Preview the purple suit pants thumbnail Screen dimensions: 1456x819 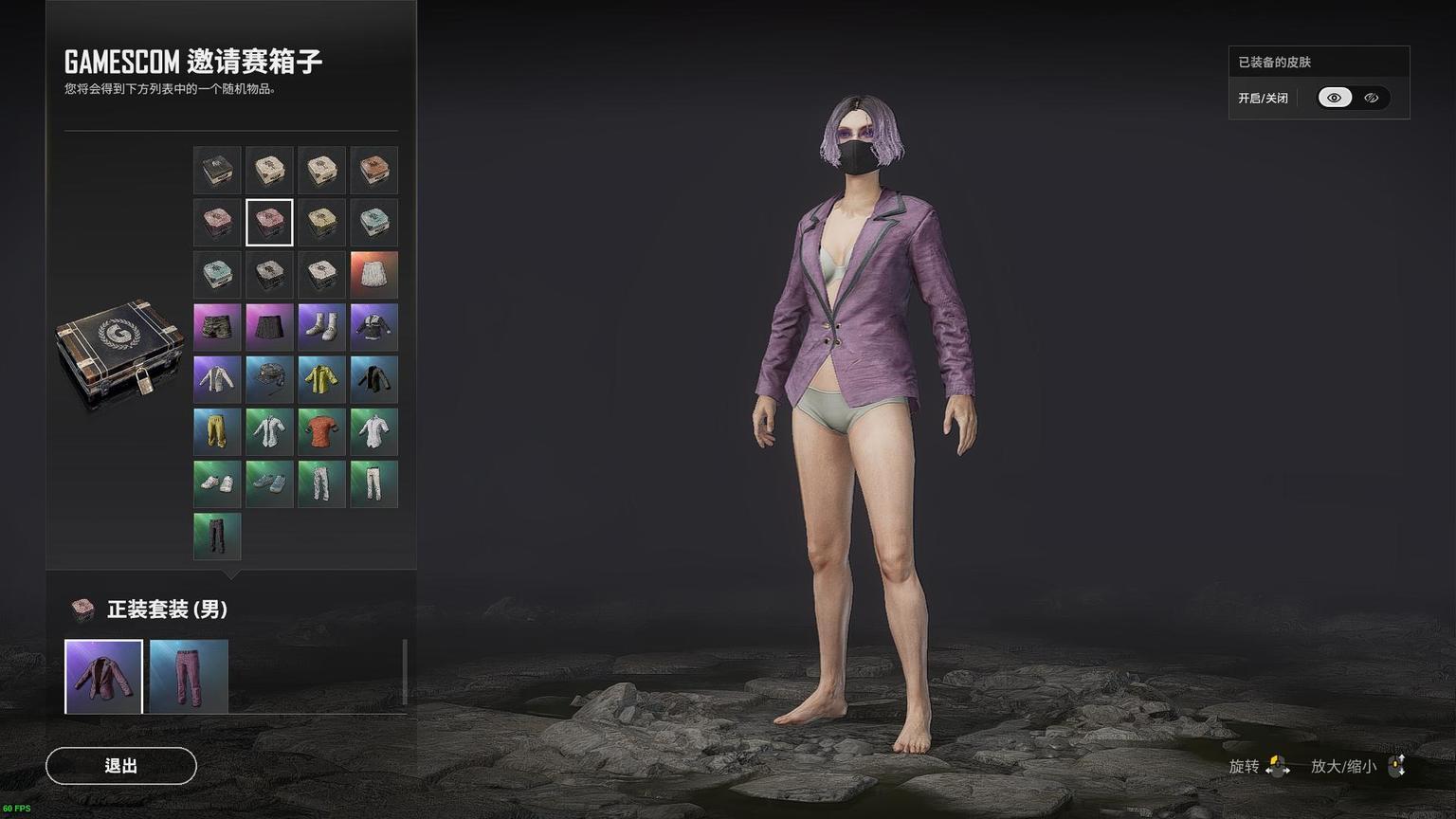[x=189, y=676]
